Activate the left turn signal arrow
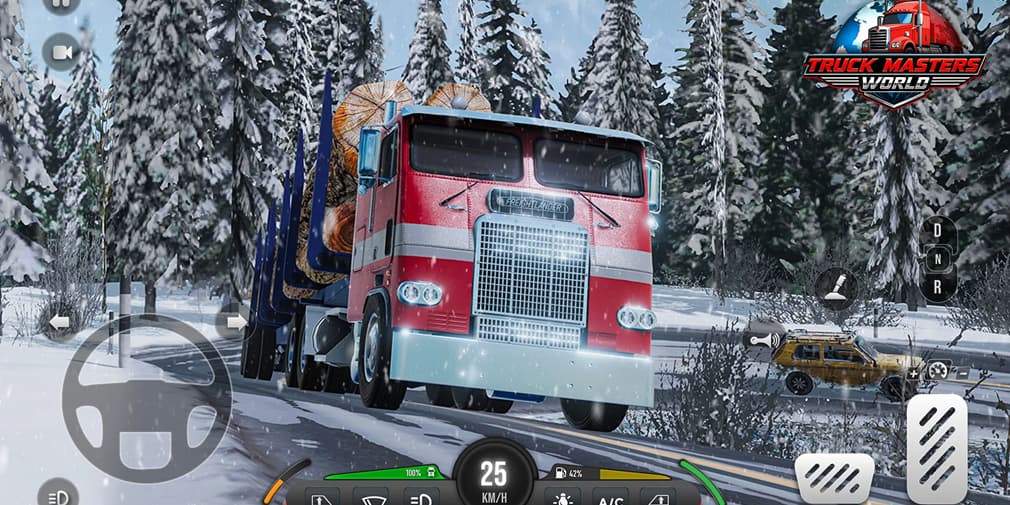Screen dimensions: 1010x505 59,322
